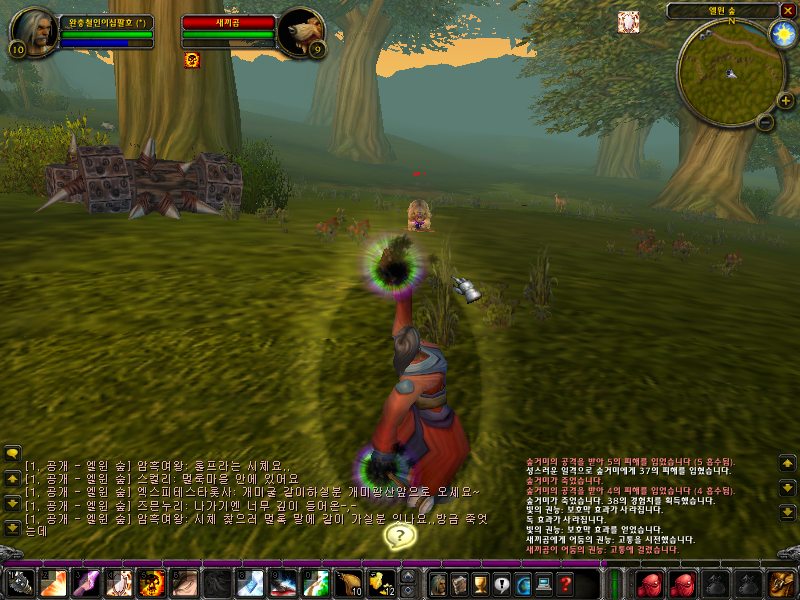The image size is (800, 600).
Task: Open the leather backpack bag slot
Action: point(780,583)
